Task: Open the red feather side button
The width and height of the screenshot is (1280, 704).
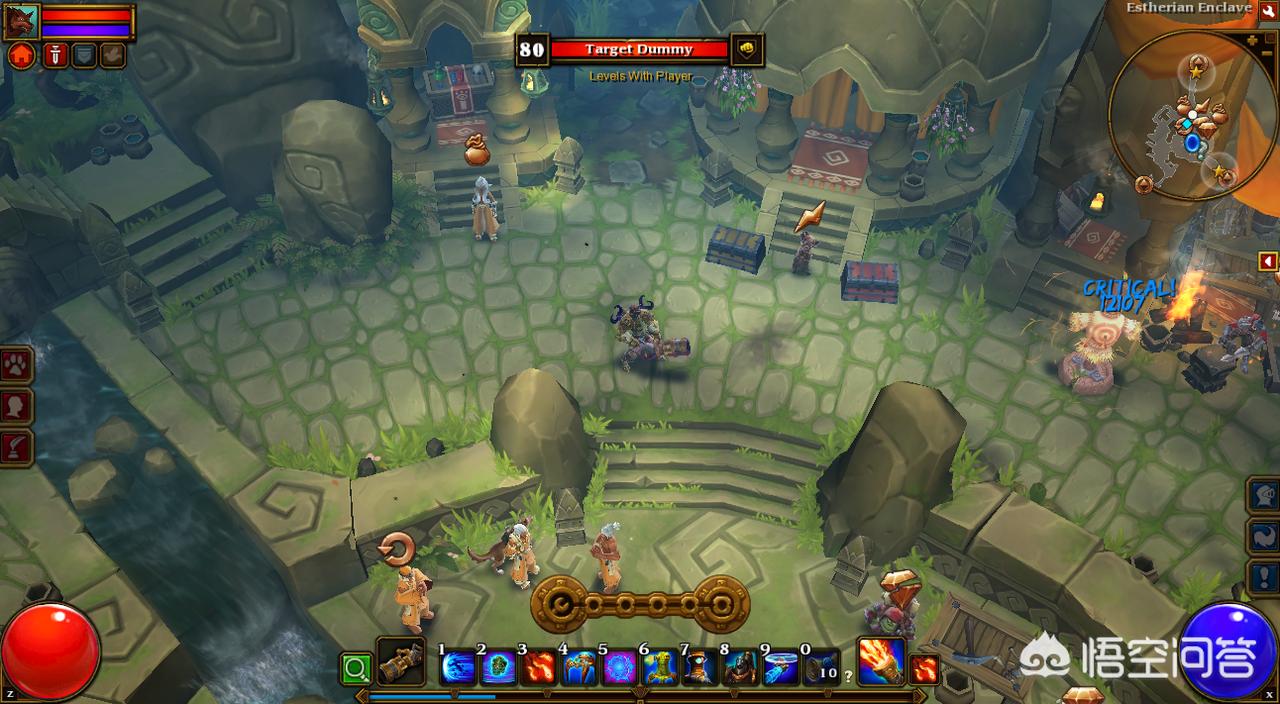Action: [17, 447]
